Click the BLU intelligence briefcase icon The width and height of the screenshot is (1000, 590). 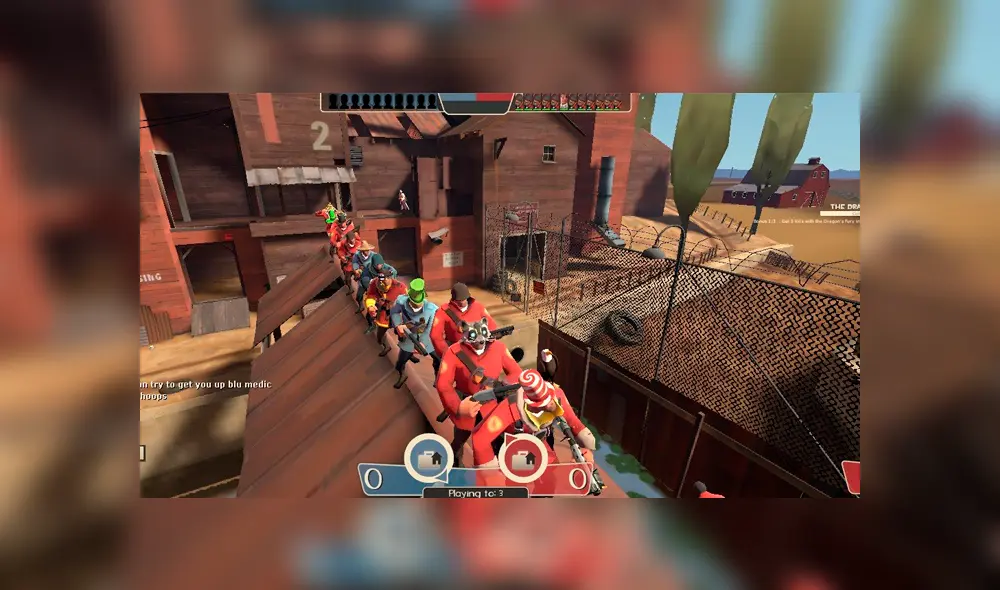428,459
